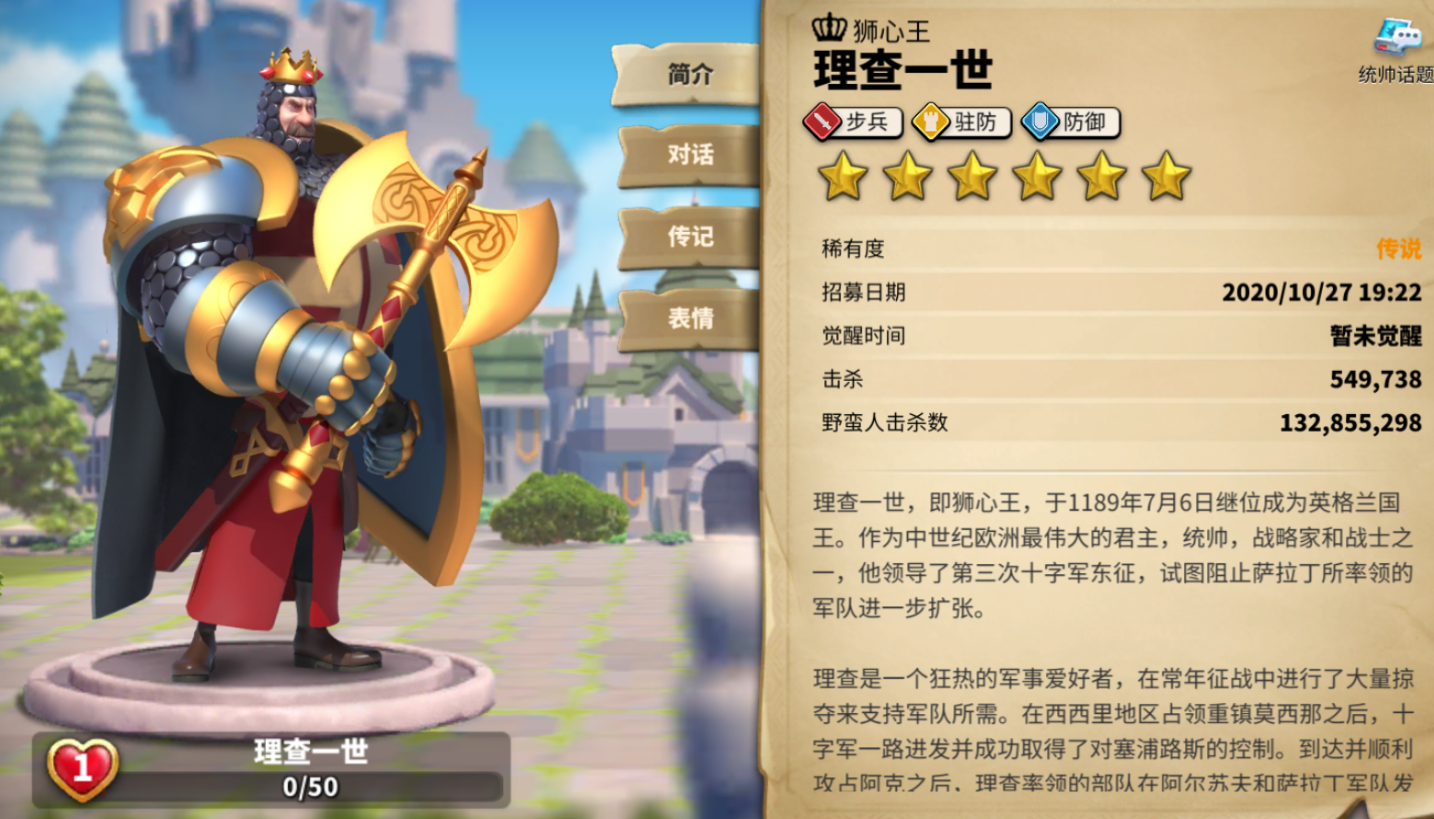Screen dimensions: 1434x819
Task: Click the 招募日期 recruitment date row
Action: tap(1100, 295)
